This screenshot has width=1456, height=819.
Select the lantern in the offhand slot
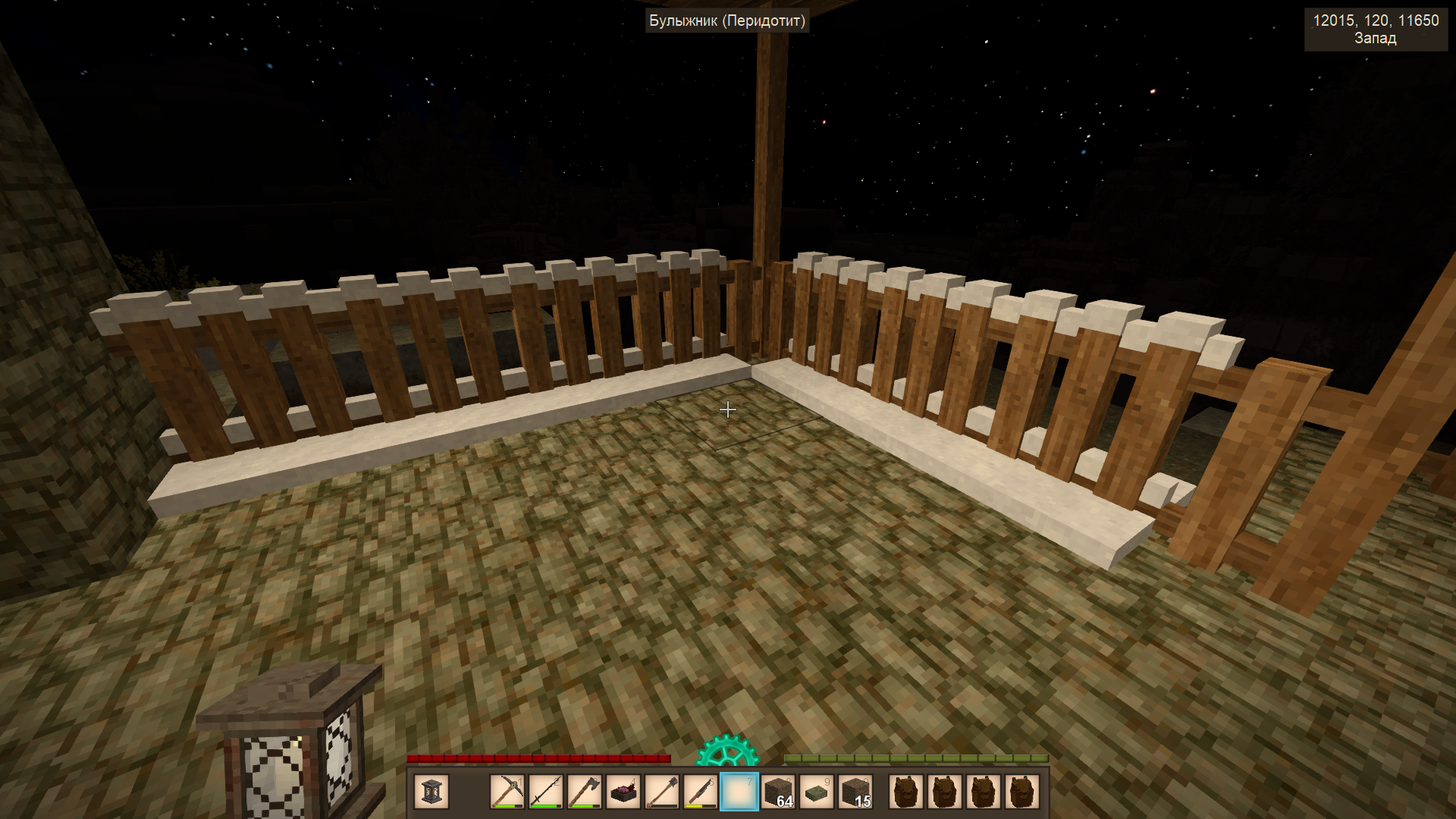click(431, 792)
